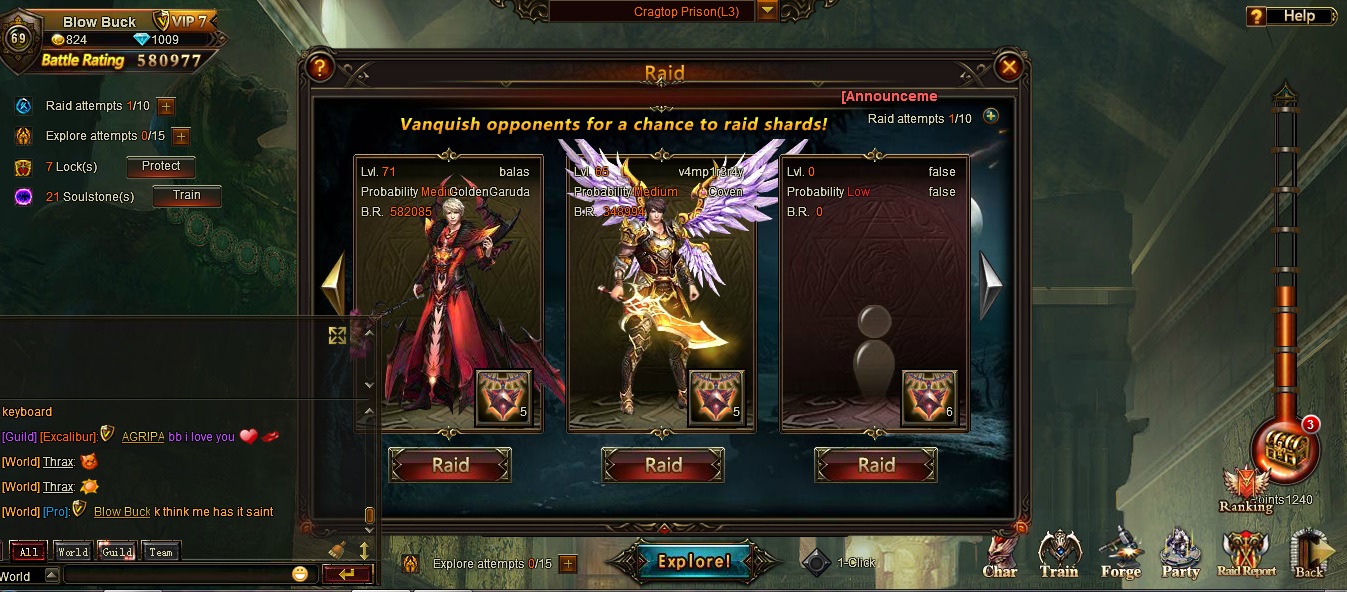Switch chat to the Guild tab

(x=117, y=552)
